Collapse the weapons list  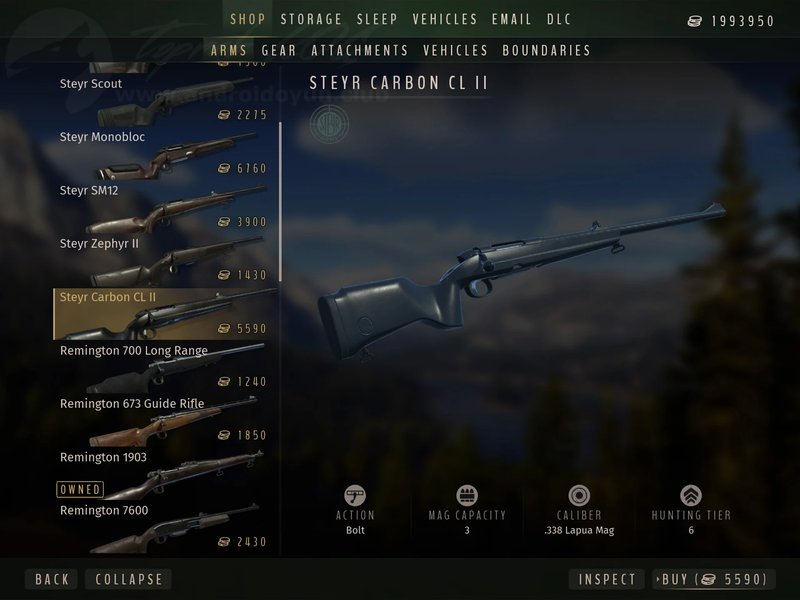tap(129, 579)
